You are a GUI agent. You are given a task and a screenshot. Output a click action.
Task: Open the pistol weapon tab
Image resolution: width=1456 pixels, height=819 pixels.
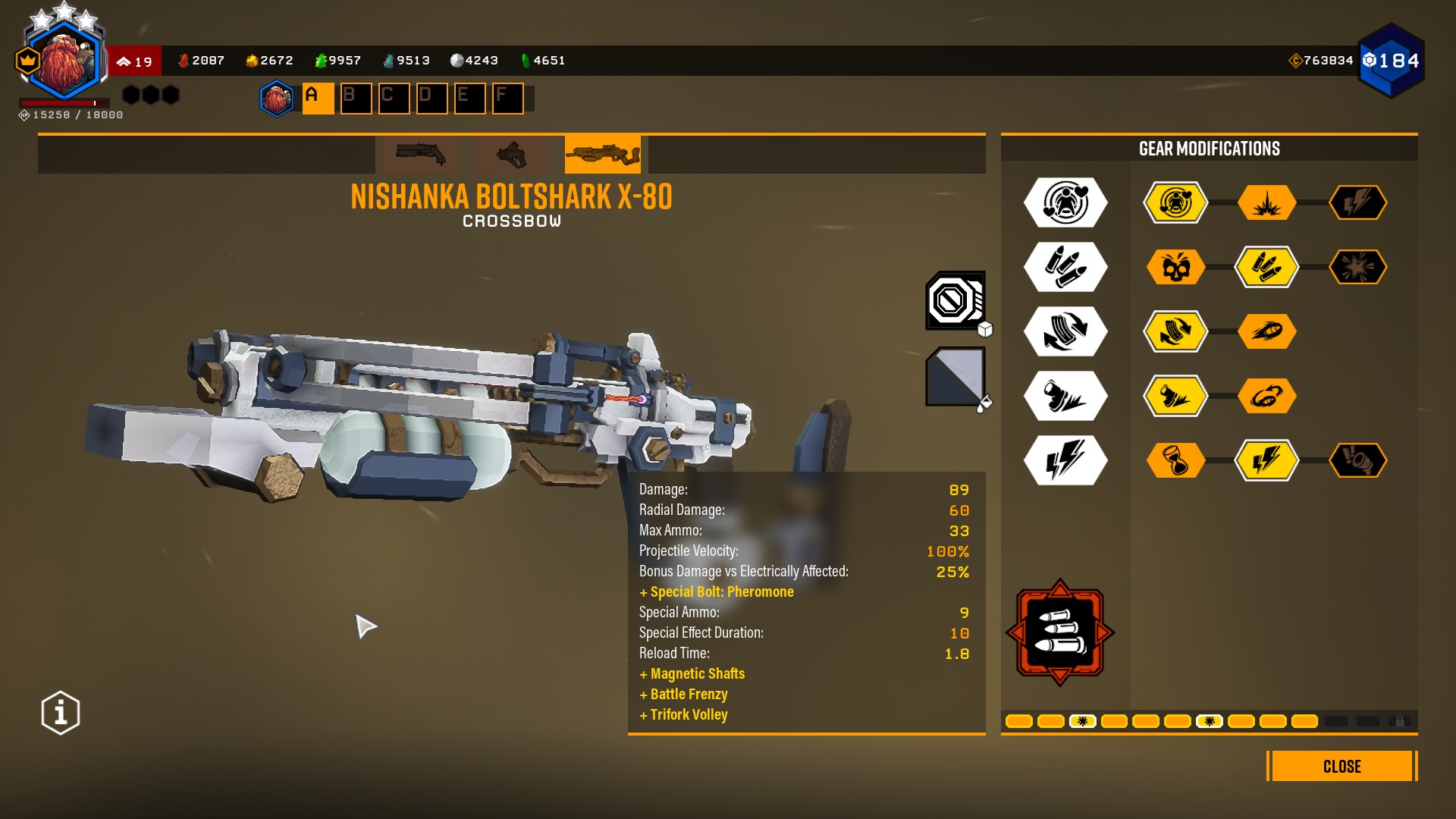[x=511, y=155]
